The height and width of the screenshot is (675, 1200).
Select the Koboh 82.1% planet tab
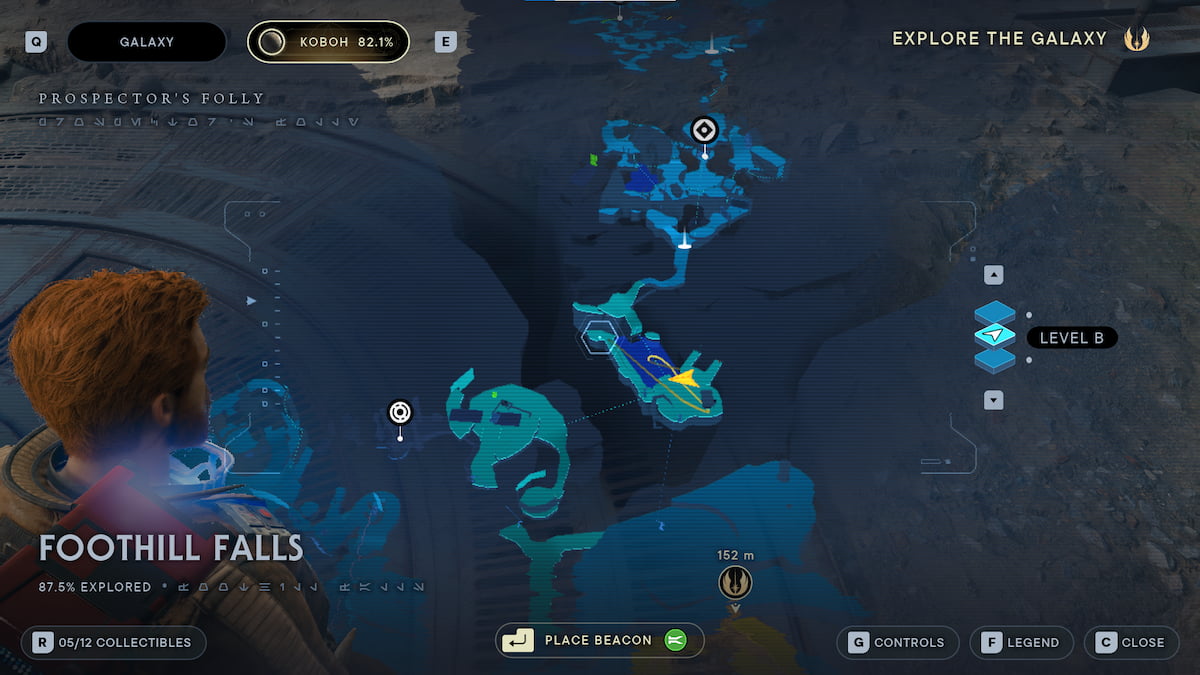328,42
